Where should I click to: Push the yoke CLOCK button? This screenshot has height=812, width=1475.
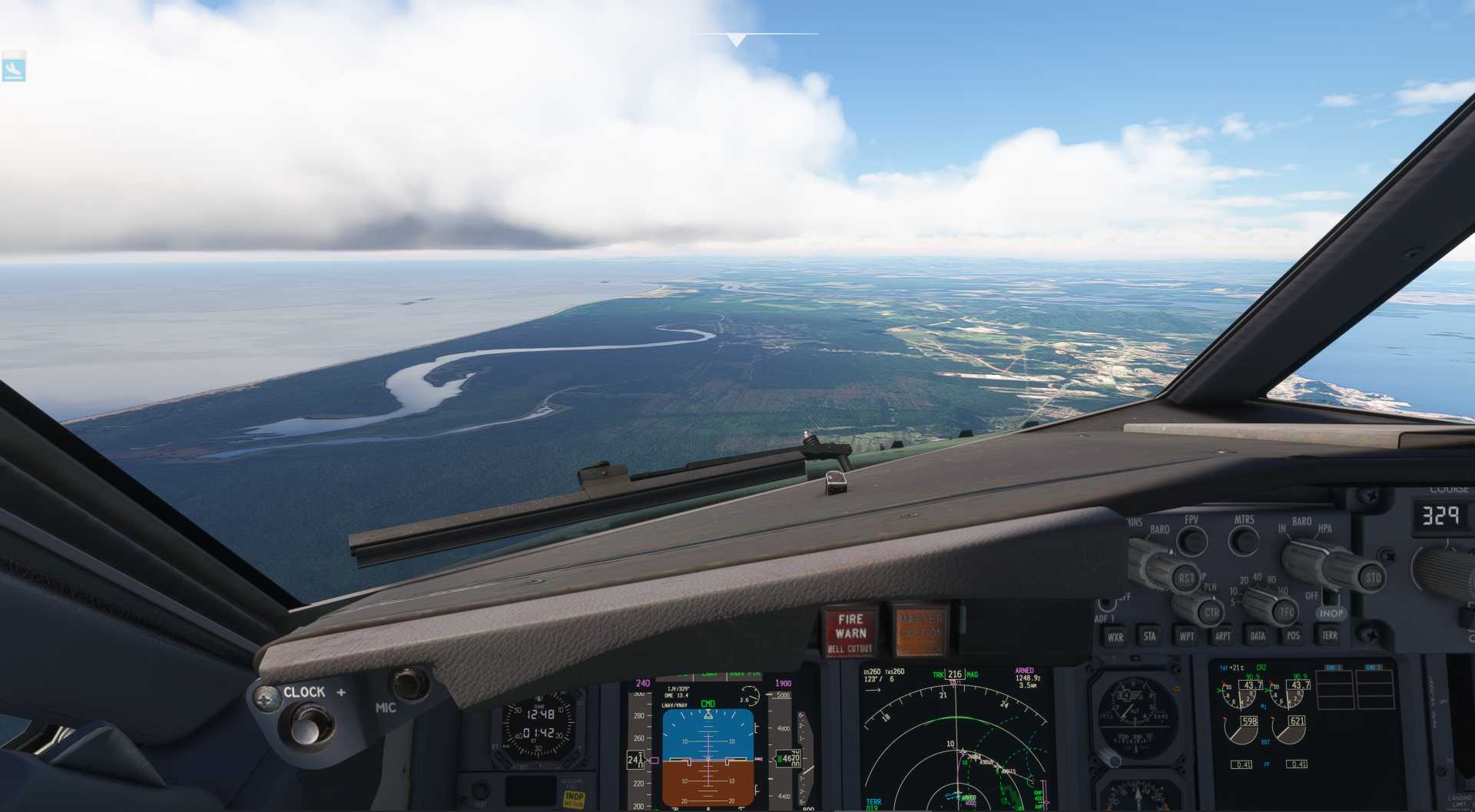tap(307, 725)
